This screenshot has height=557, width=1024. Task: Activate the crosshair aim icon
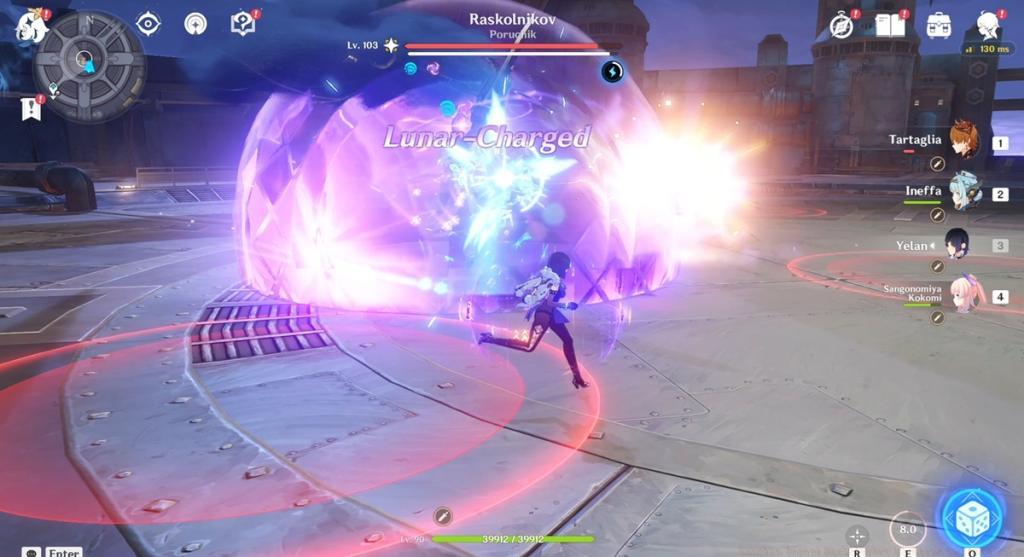click(x=857, y=536)
